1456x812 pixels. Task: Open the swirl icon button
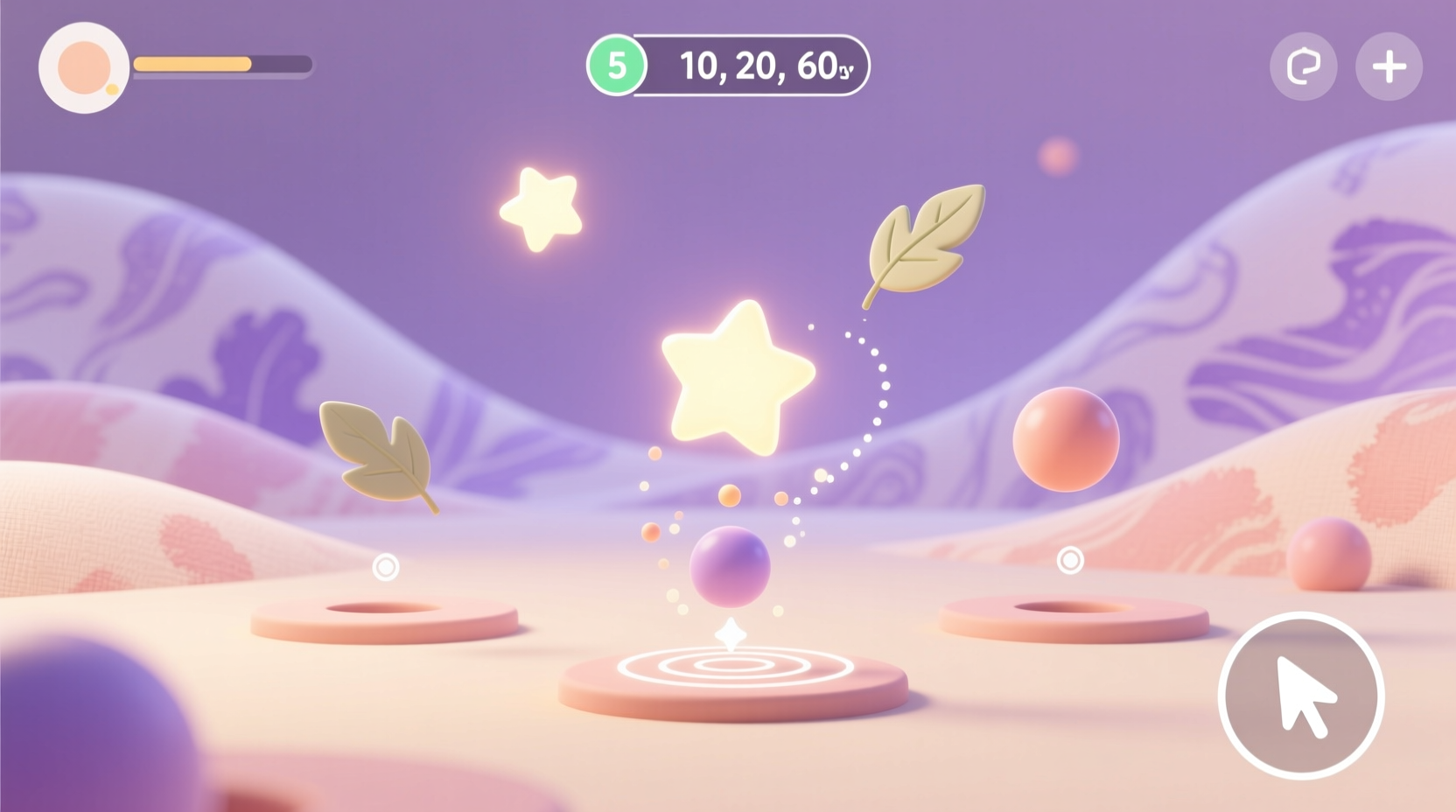click(x=1303, y=66)
